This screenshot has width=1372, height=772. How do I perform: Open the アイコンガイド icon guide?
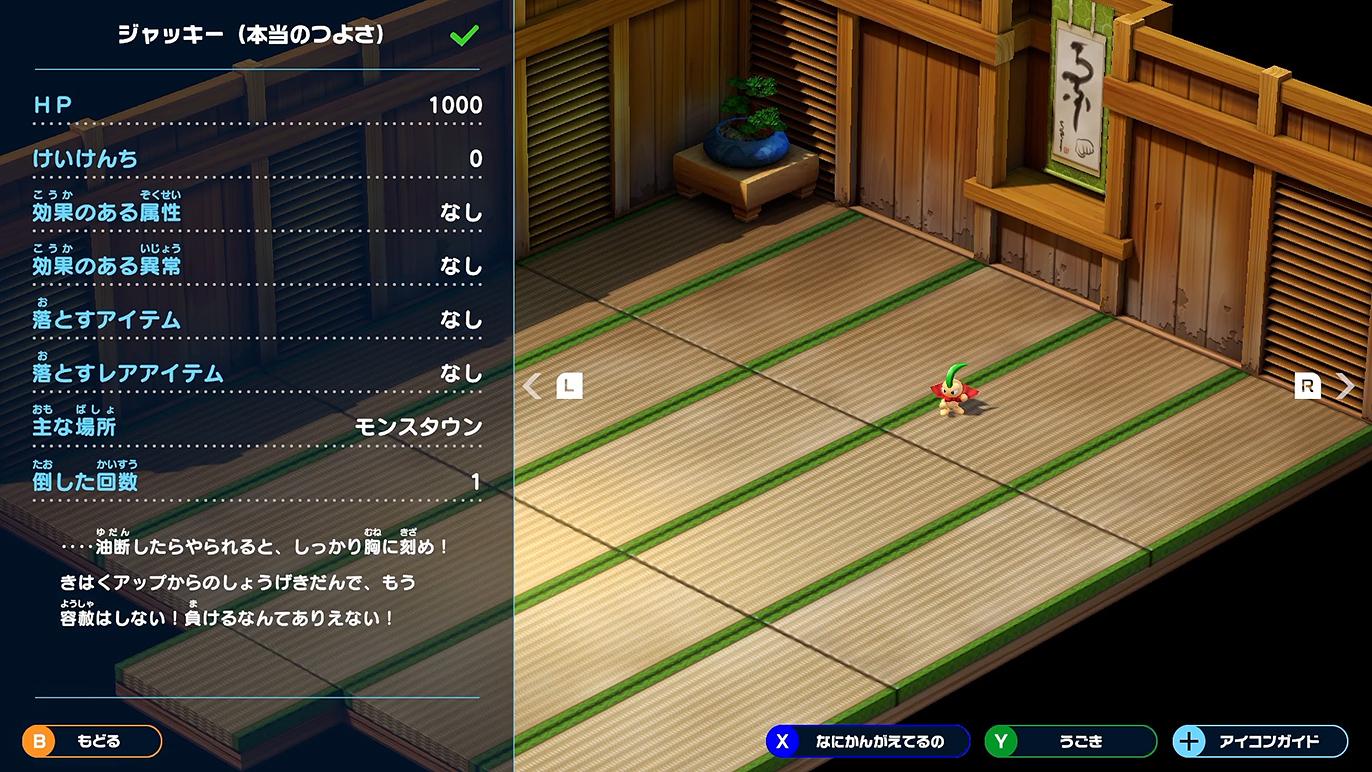tap(1260, 741)
